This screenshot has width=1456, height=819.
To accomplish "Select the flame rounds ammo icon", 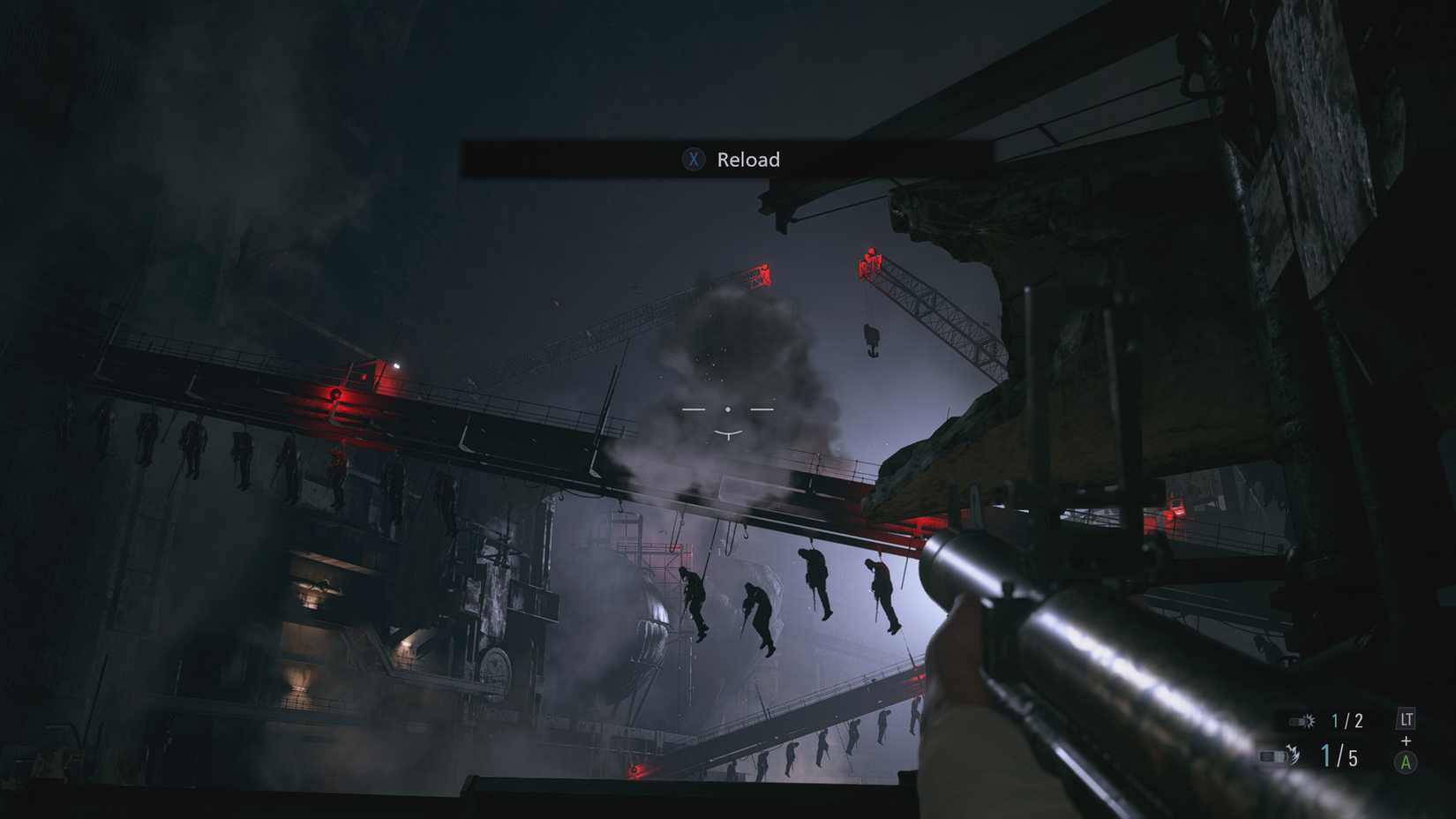I will point(1302,720).
